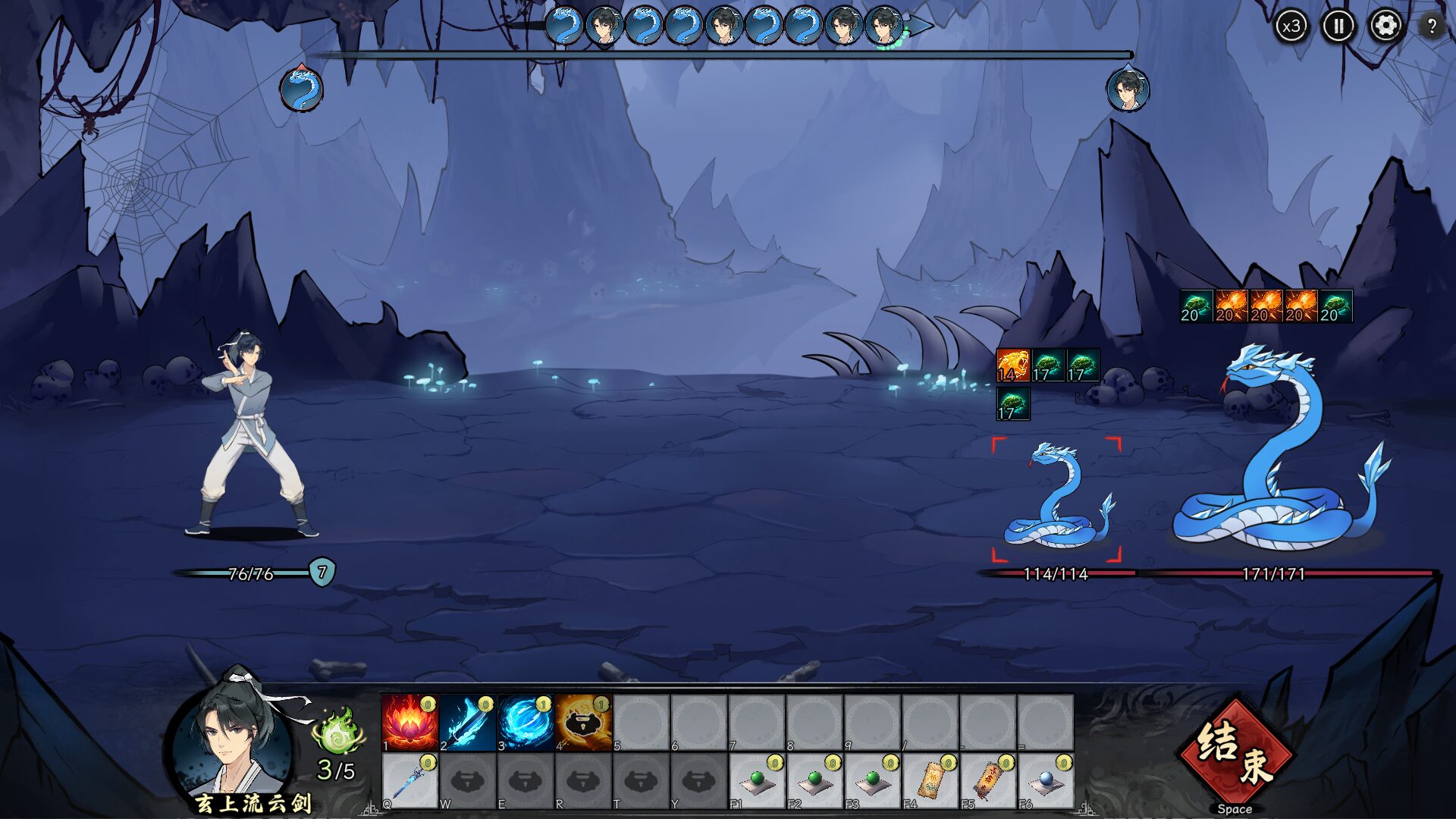The image size is (1456, 819).
Task: Select the green spirit flame energy icon
Action: click(x=338, y=732)
